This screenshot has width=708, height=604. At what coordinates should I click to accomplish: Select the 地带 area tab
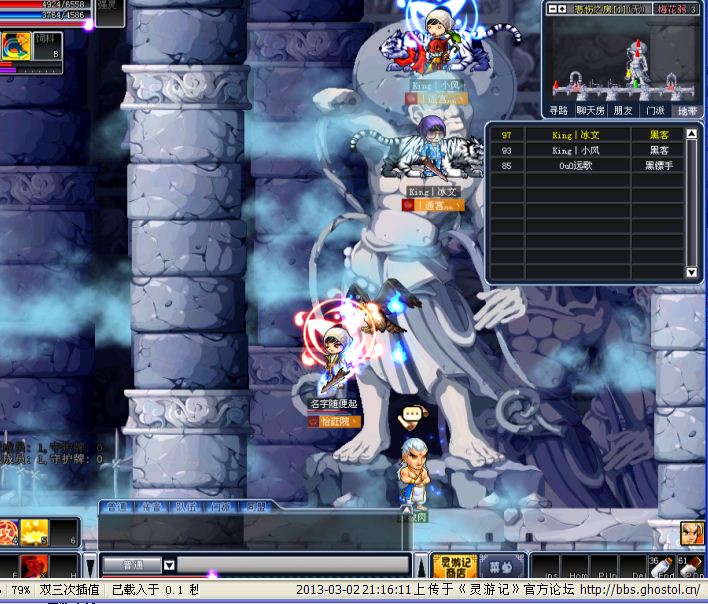(686, 111)
